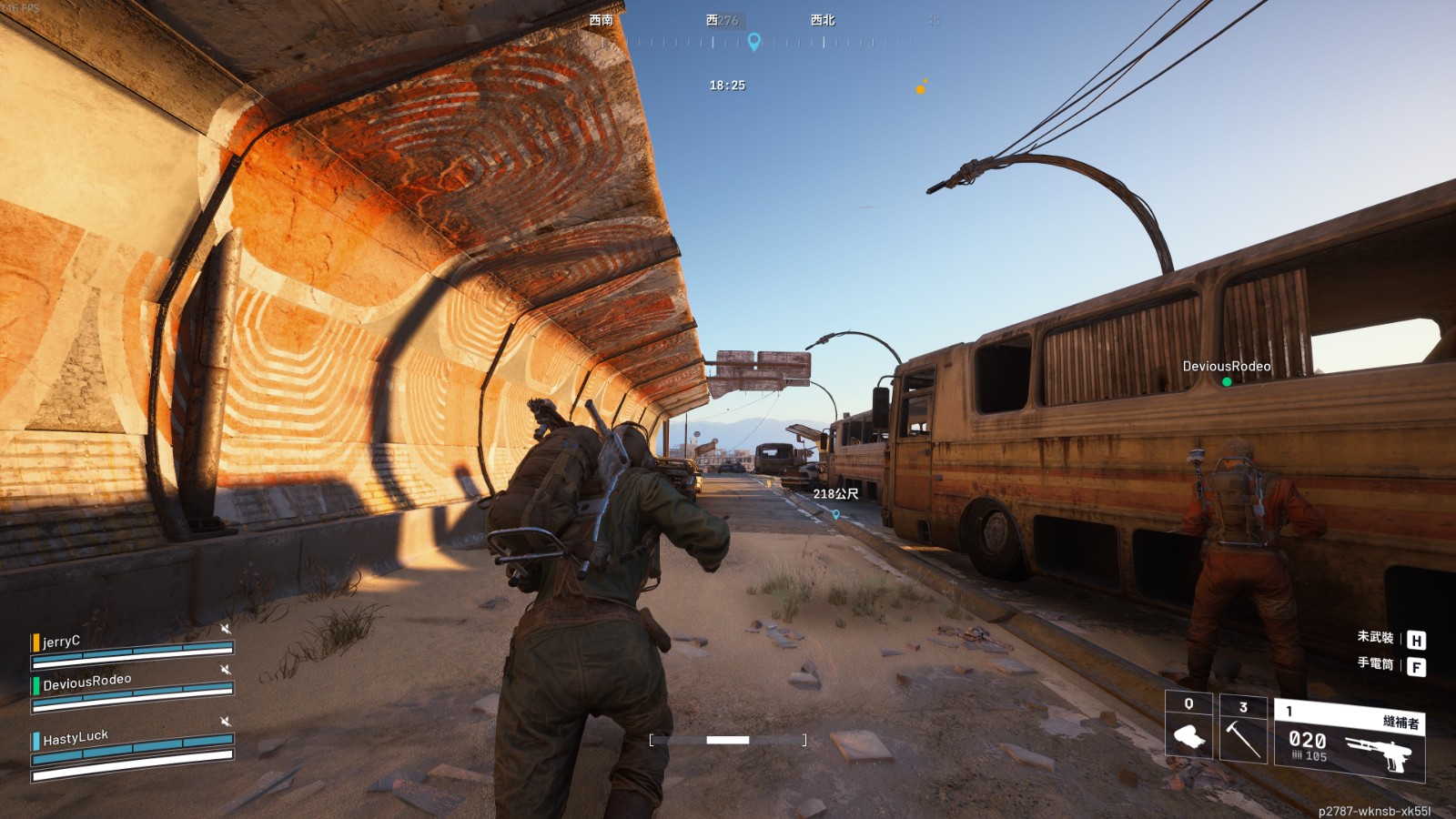Toggle jerryC's muted speaker icon
Image resolution: width=1456 pixels, height=819 pixels.
click(x=225, y=629)
